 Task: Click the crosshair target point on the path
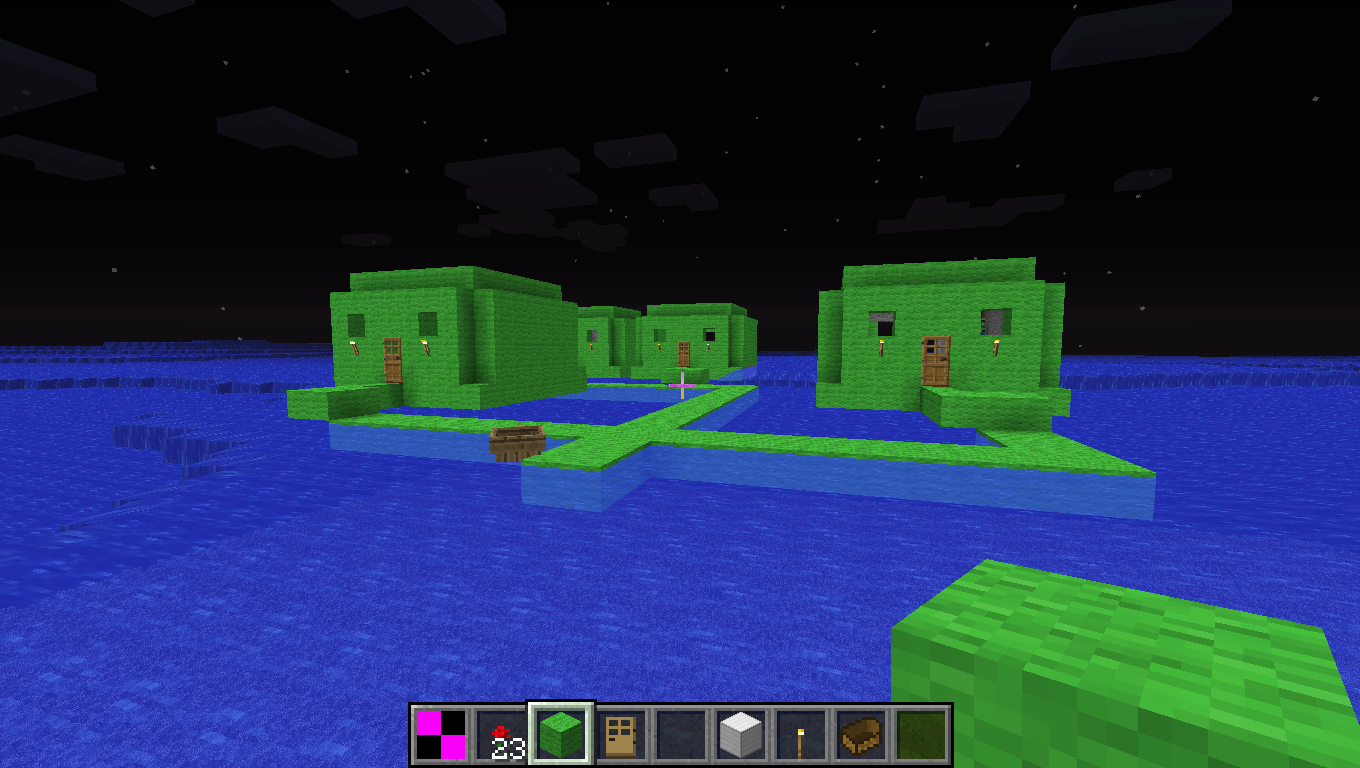pyautogui.click(x=681, y=383)
